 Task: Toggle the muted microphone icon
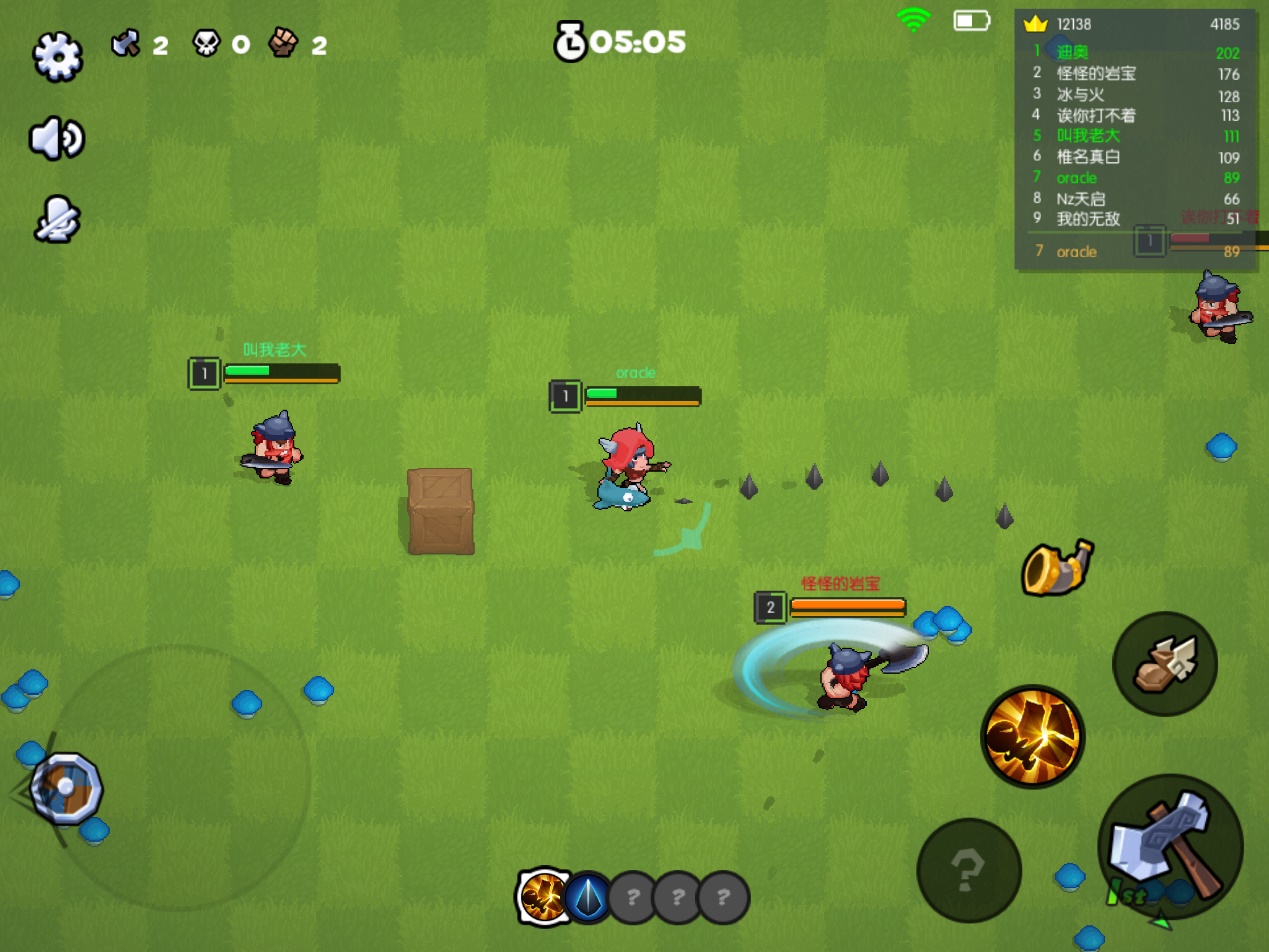pyautogui.click(x=56, y=219)
